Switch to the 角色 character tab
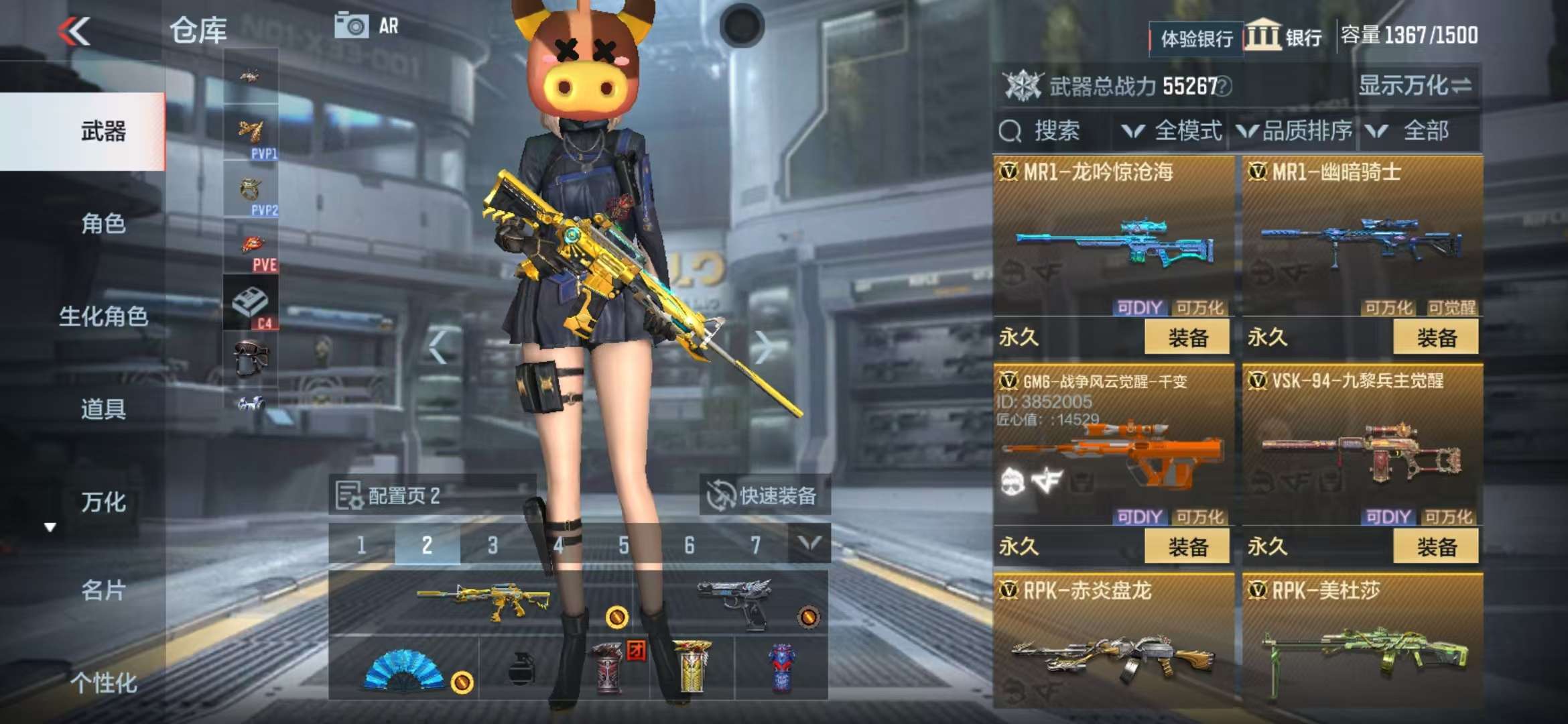1568x724 pixels. click(x=103, y=223)
